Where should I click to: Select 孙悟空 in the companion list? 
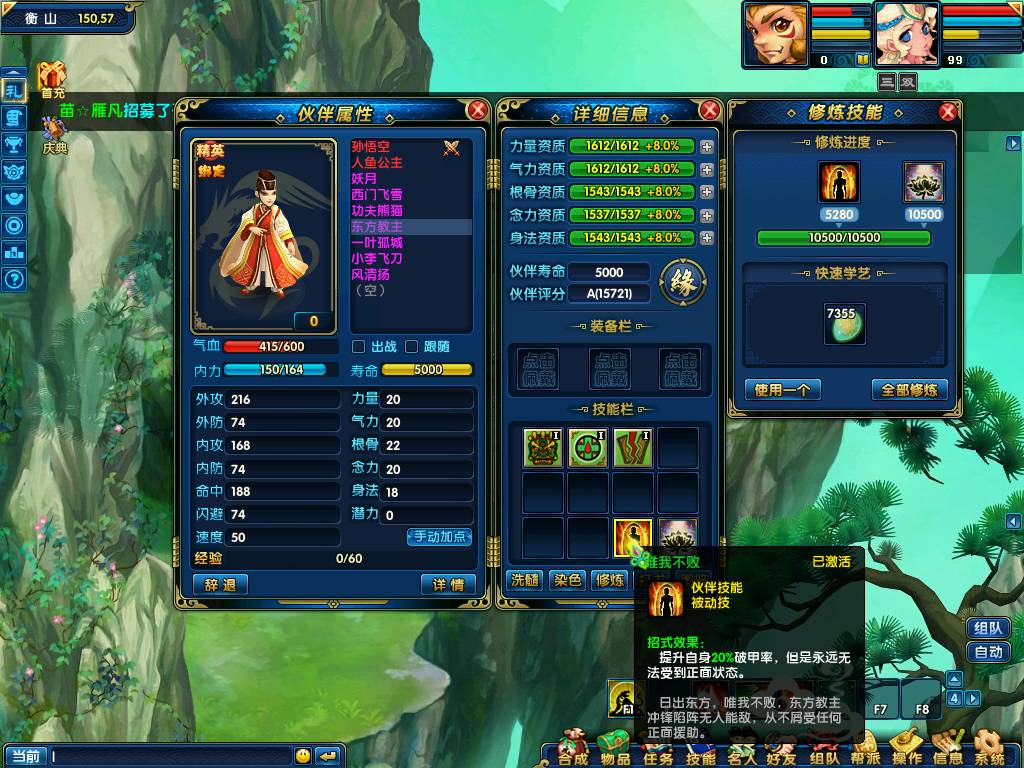(x=371, y=147)
